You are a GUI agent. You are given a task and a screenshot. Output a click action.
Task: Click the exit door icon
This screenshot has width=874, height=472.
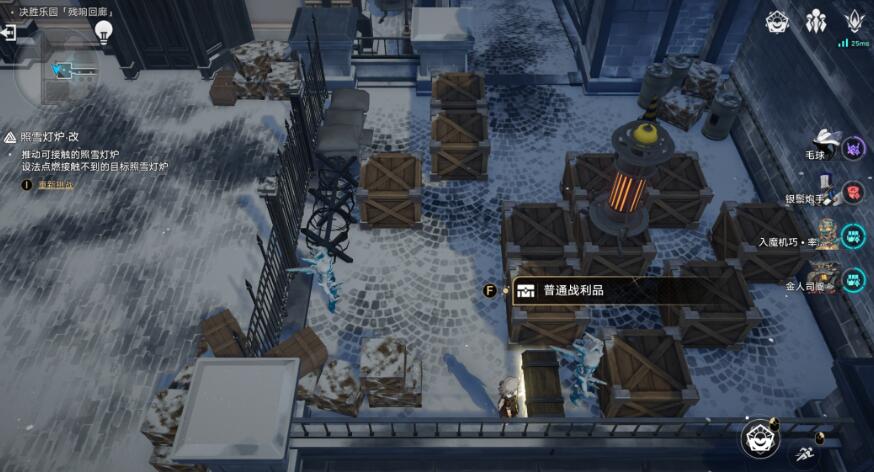click(x=9, y=32)
